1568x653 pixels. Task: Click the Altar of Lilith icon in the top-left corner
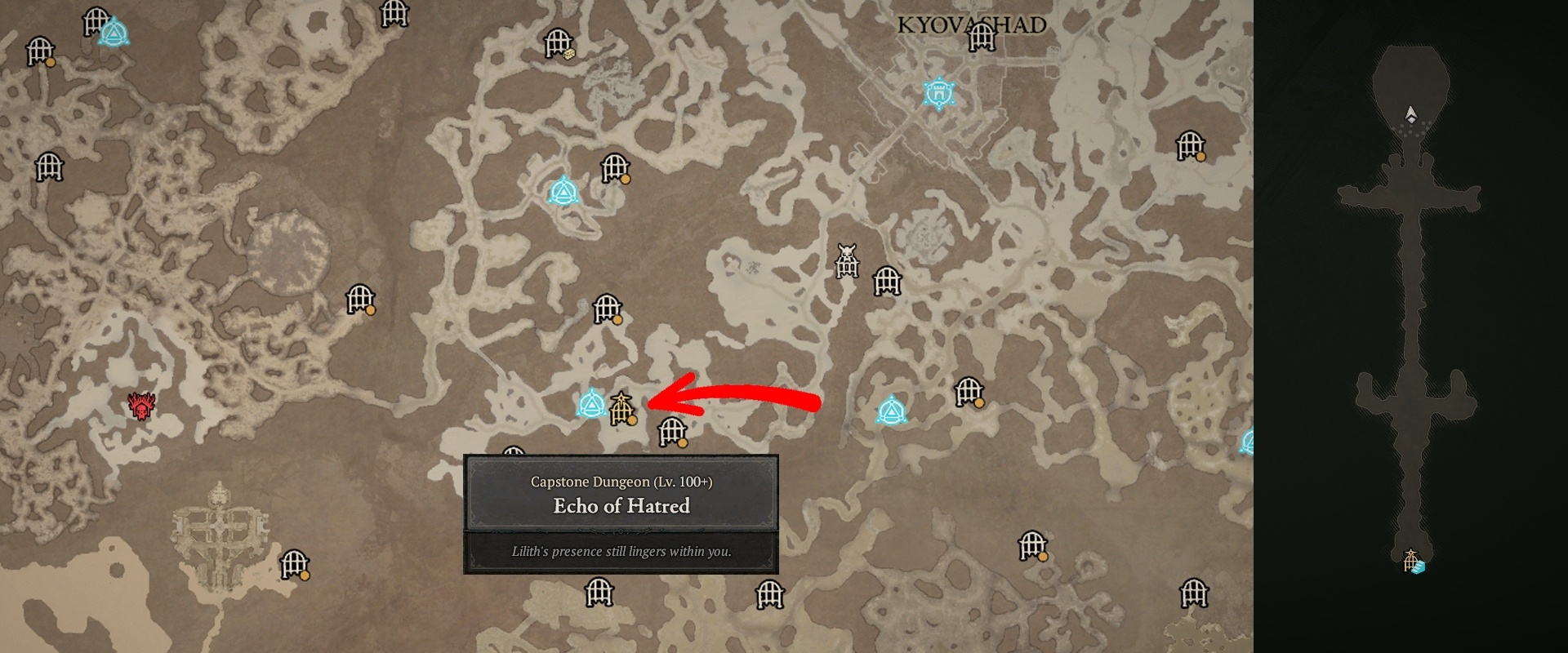tap(113, 30)
